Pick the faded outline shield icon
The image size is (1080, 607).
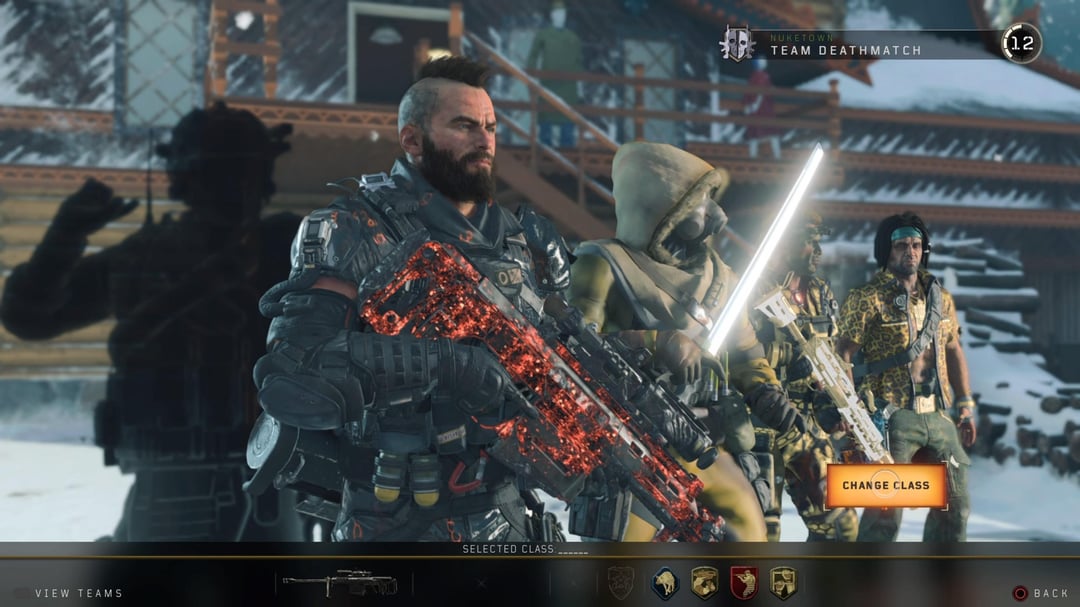(x=621, y=583)
